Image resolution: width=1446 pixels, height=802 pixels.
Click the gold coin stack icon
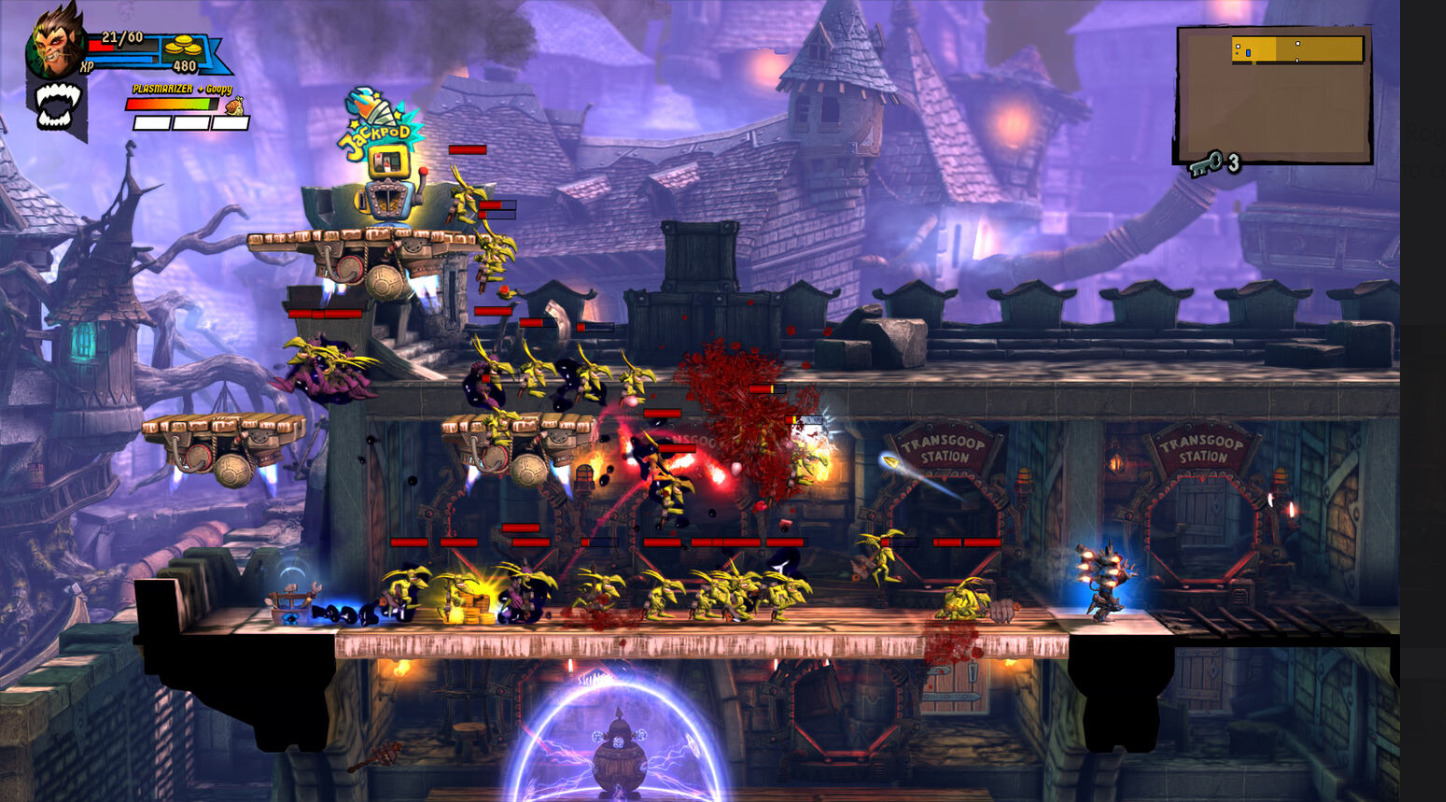point(182,46)
